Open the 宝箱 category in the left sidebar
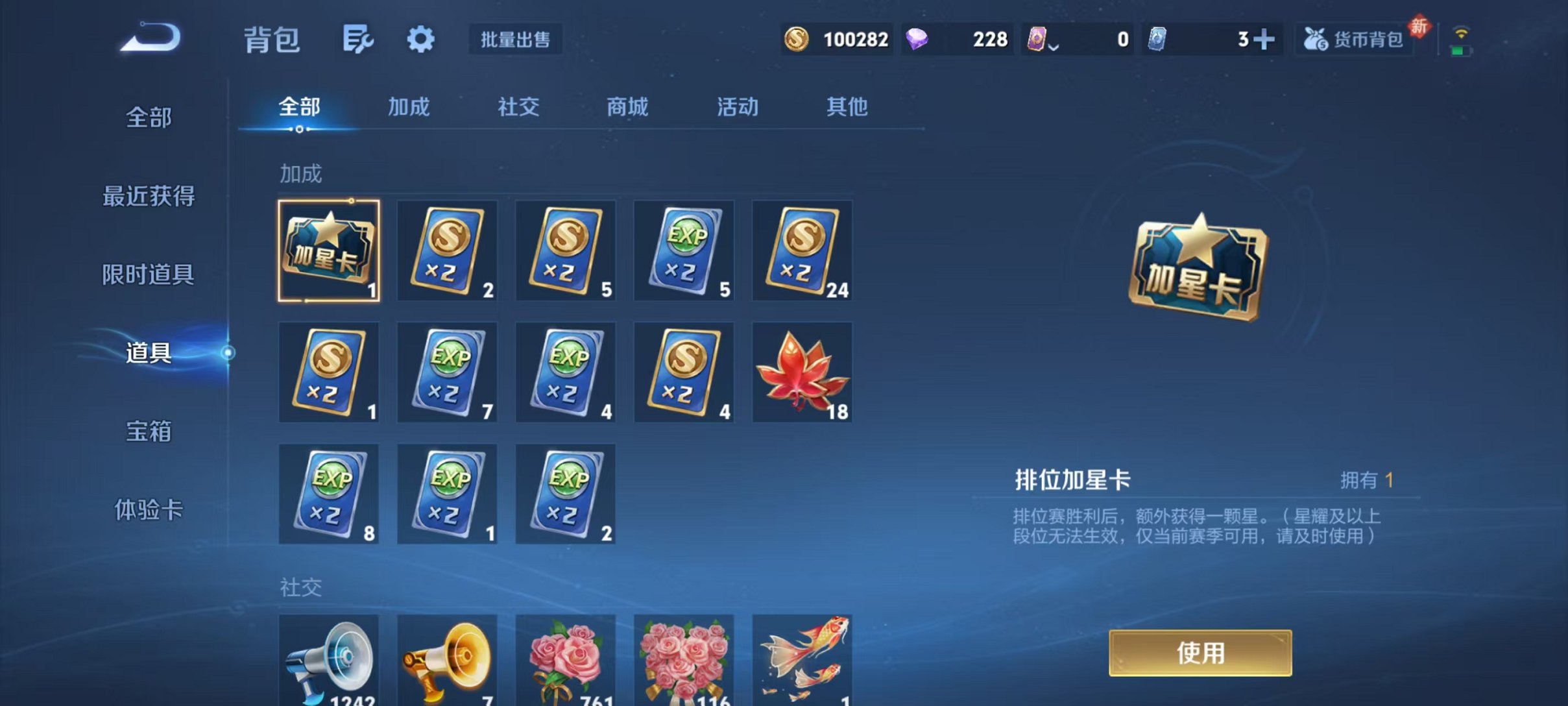Screen dimensions: 1568x706 [x=149, y=431]
